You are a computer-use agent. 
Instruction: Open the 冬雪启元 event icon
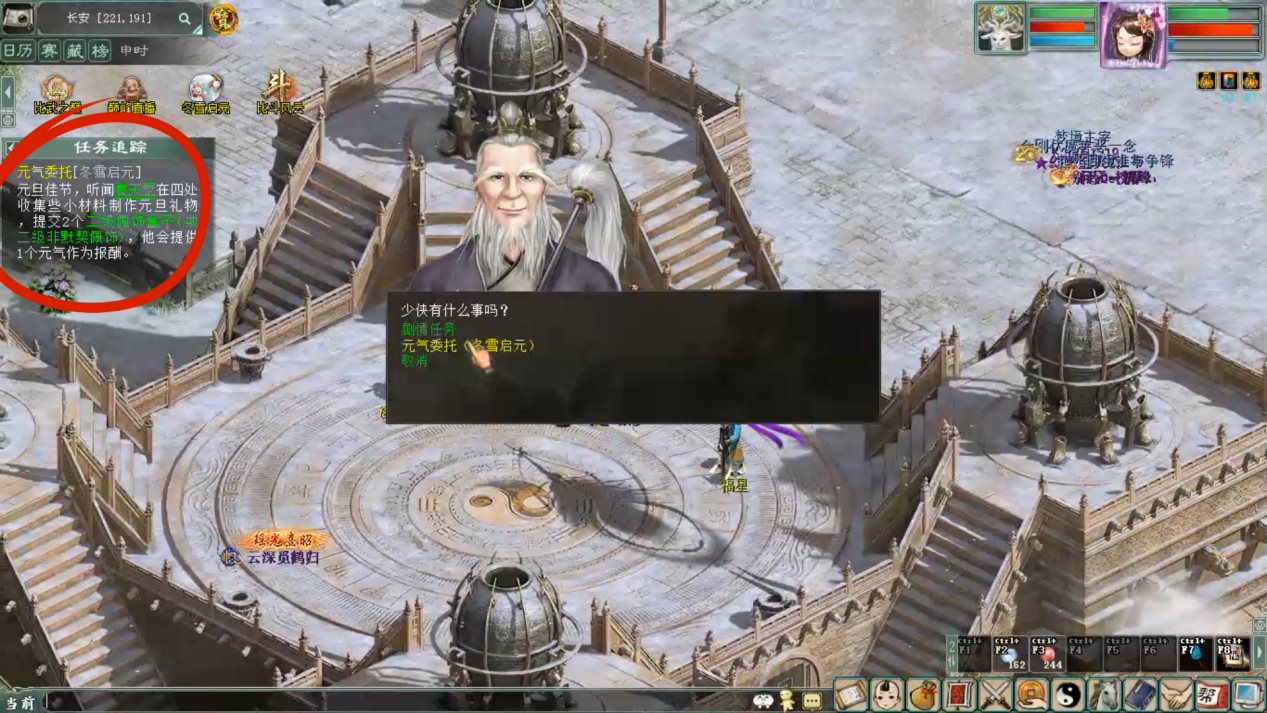click(x=205, y=92)
